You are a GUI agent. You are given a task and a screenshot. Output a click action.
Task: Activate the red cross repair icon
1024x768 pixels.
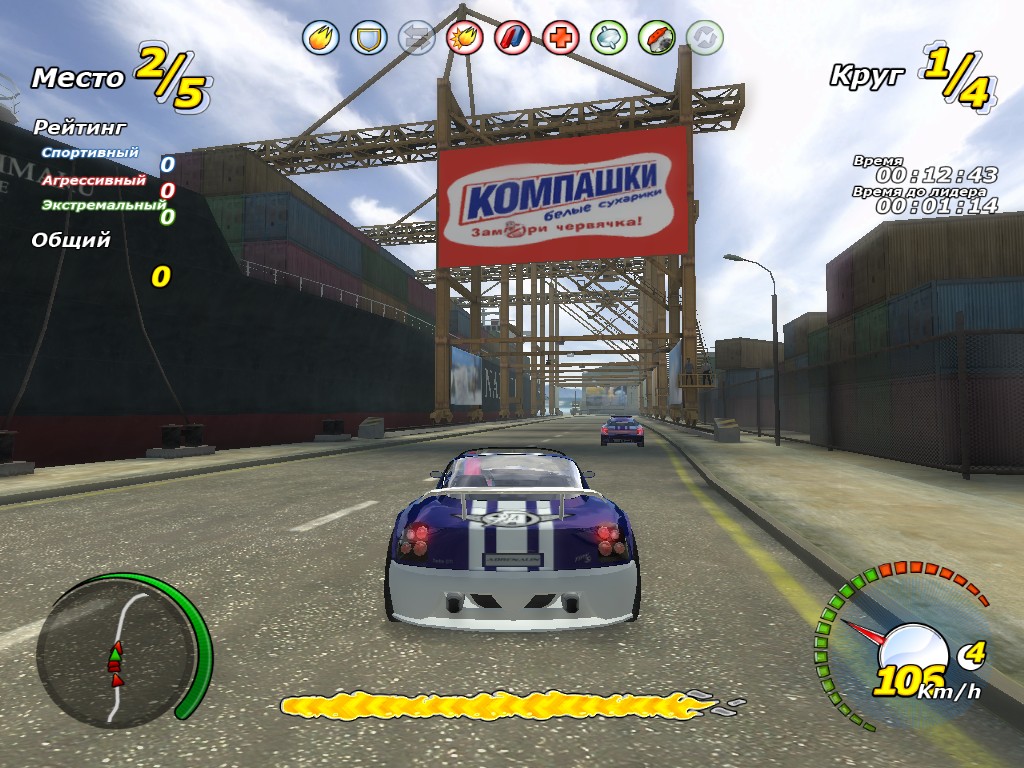561,38
